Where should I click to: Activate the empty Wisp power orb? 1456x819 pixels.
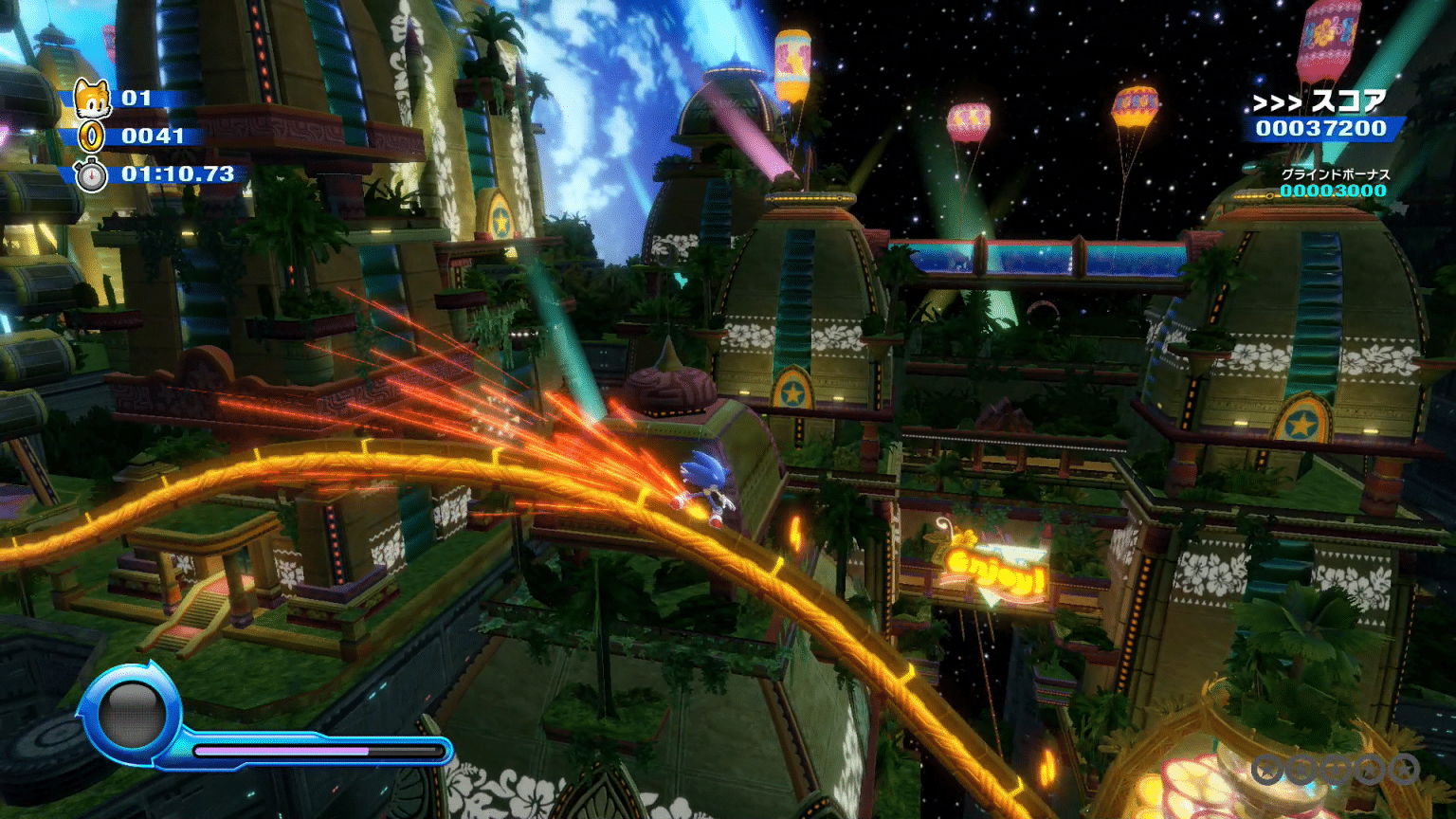click(x=132, y=716)
